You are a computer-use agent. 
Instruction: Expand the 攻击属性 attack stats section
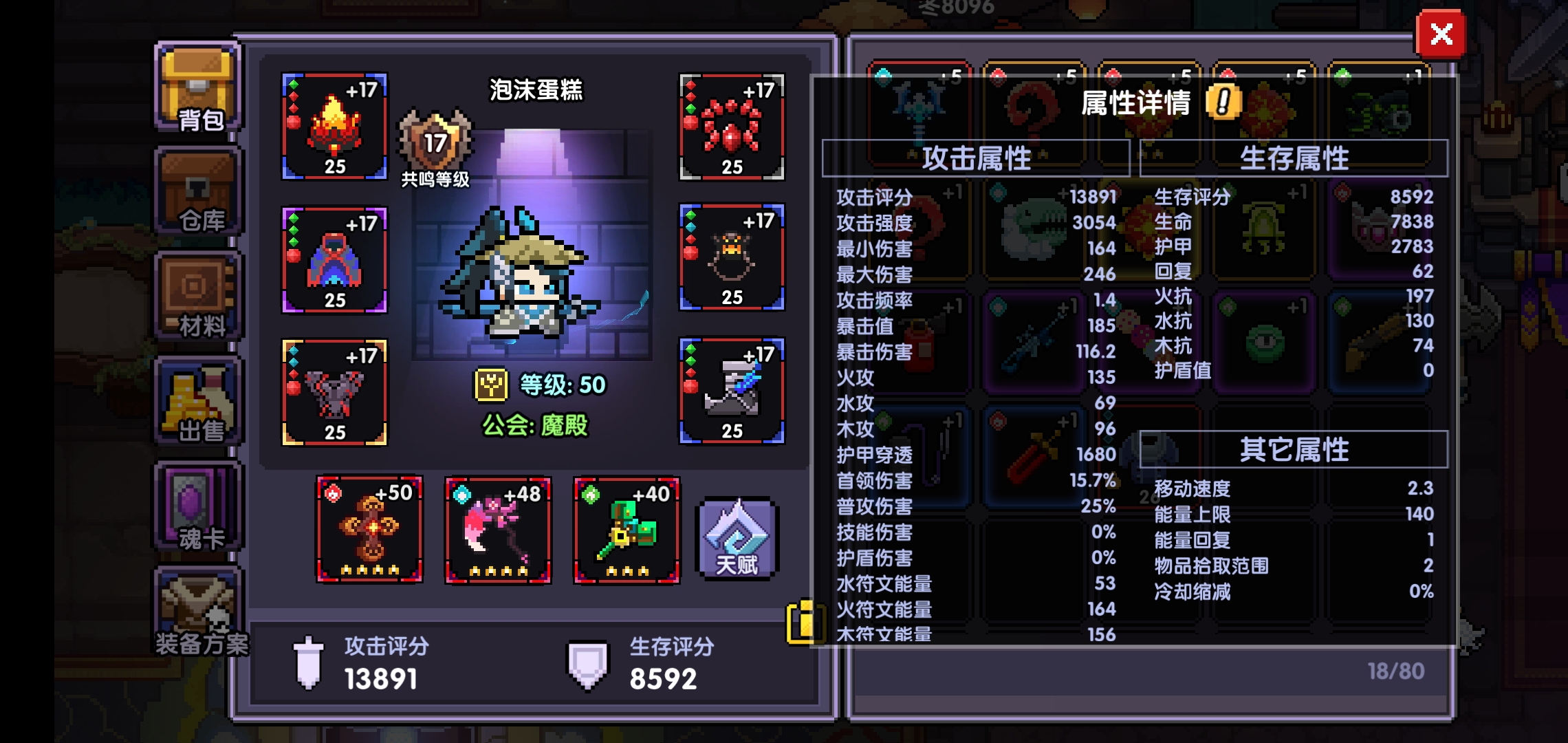pyautogui.click(x=978, y=157)
